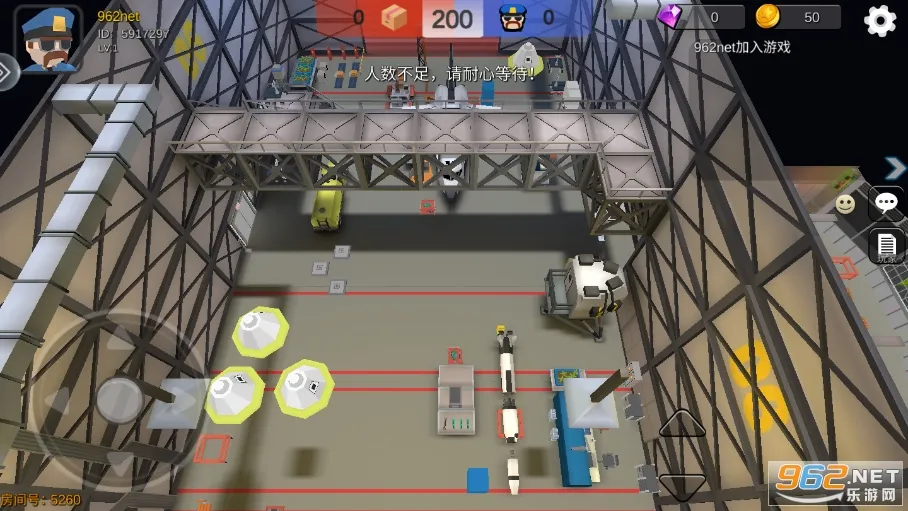Tap the up arrow camera button

pos(682,423)
